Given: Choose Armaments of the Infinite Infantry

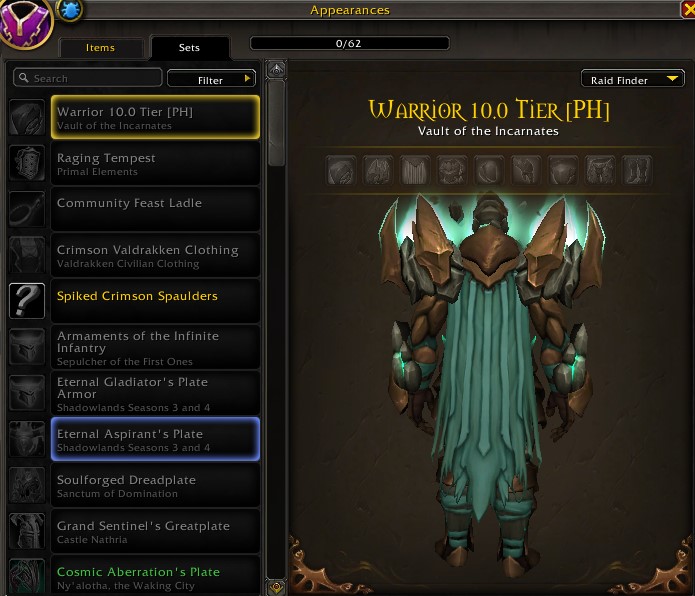Looking at the screenshot, I should (x=154, y=347).
